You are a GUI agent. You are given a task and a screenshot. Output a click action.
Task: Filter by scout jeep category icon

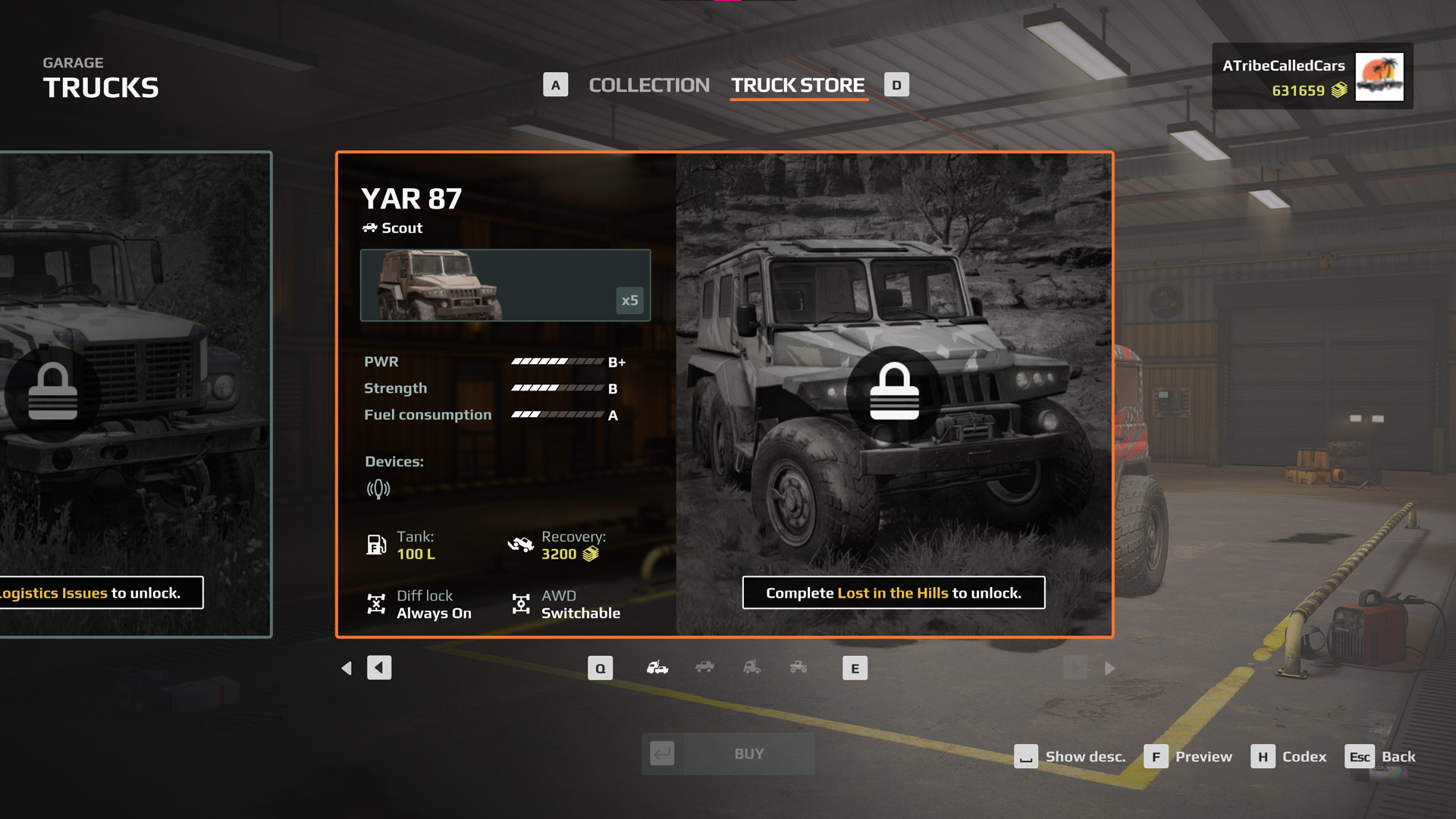[704, 668]
